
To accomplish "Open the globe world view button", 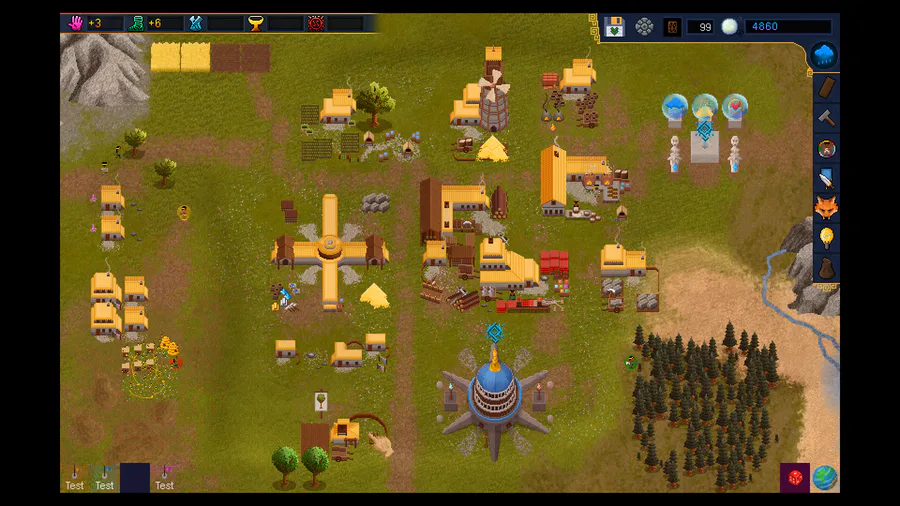I will click(825, 477).
